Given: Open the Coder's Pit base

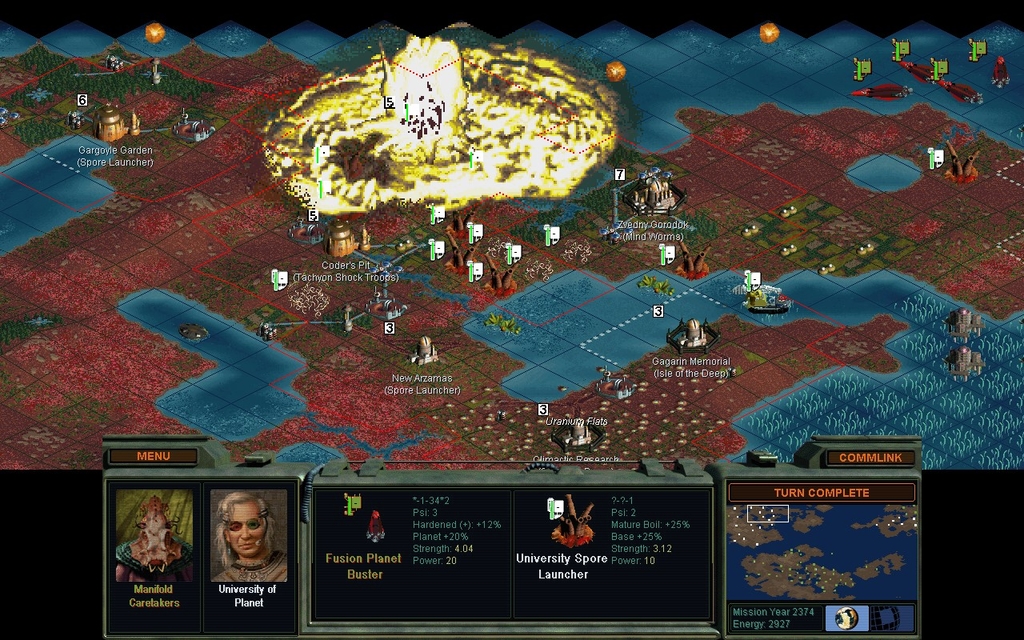Looking at the screenshot, I should (342, 238).
